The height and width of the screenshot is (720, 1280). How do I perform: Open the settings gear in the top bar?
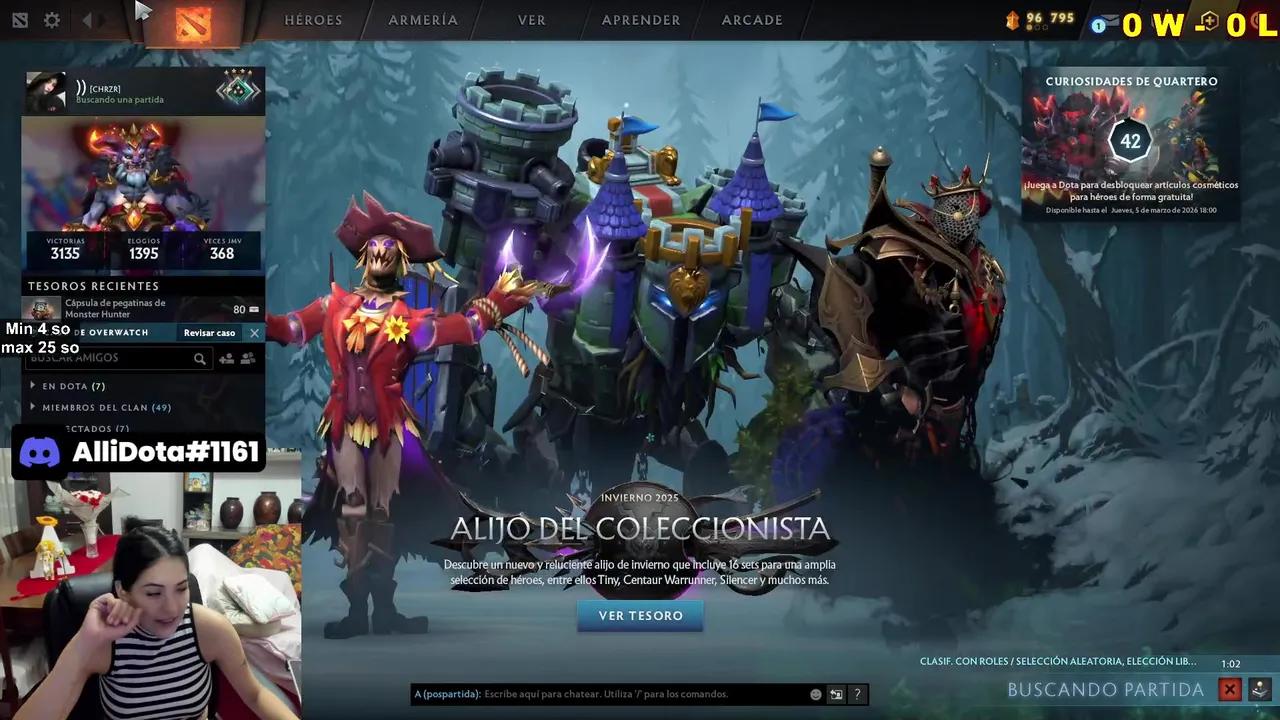point(51,19)
